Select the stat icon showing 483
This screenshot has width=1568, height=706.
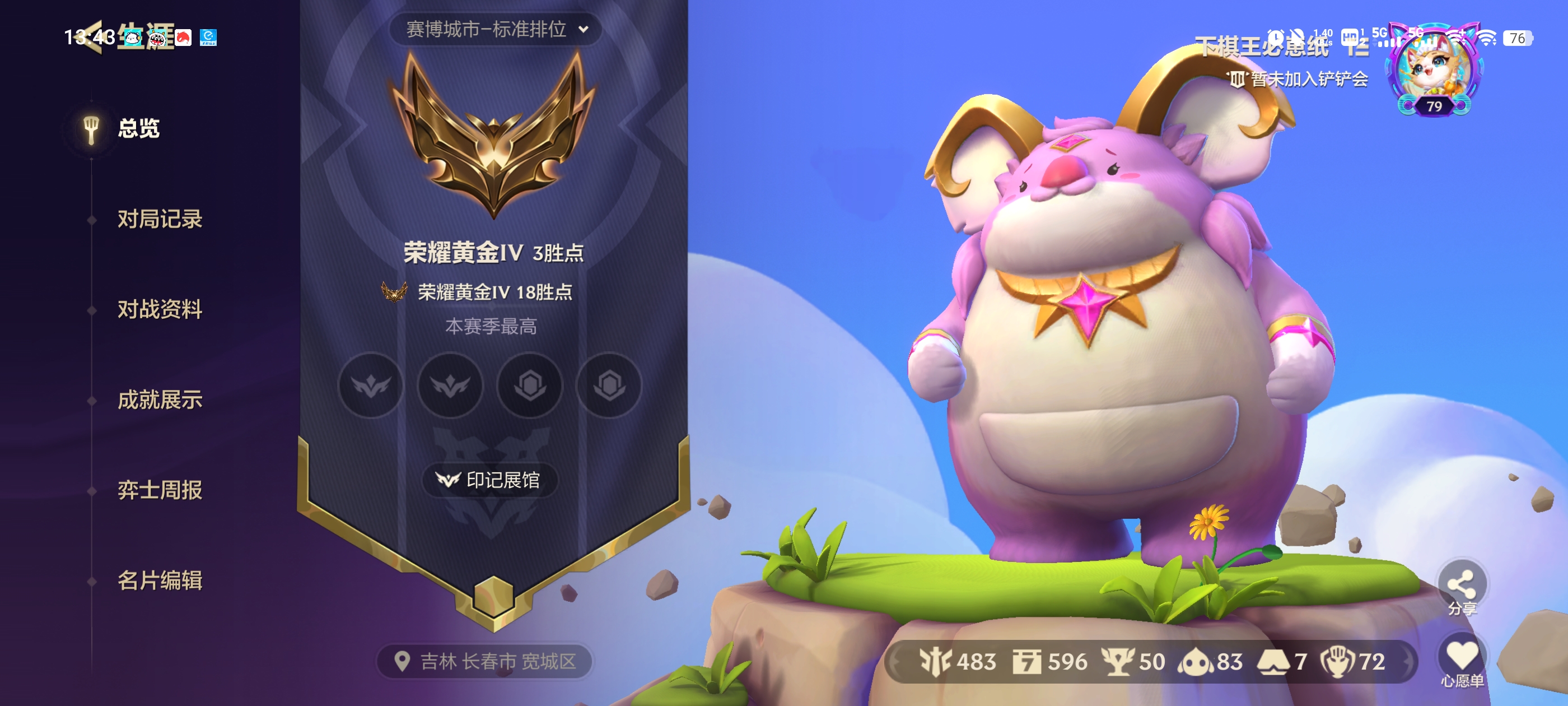click(958, 661)
